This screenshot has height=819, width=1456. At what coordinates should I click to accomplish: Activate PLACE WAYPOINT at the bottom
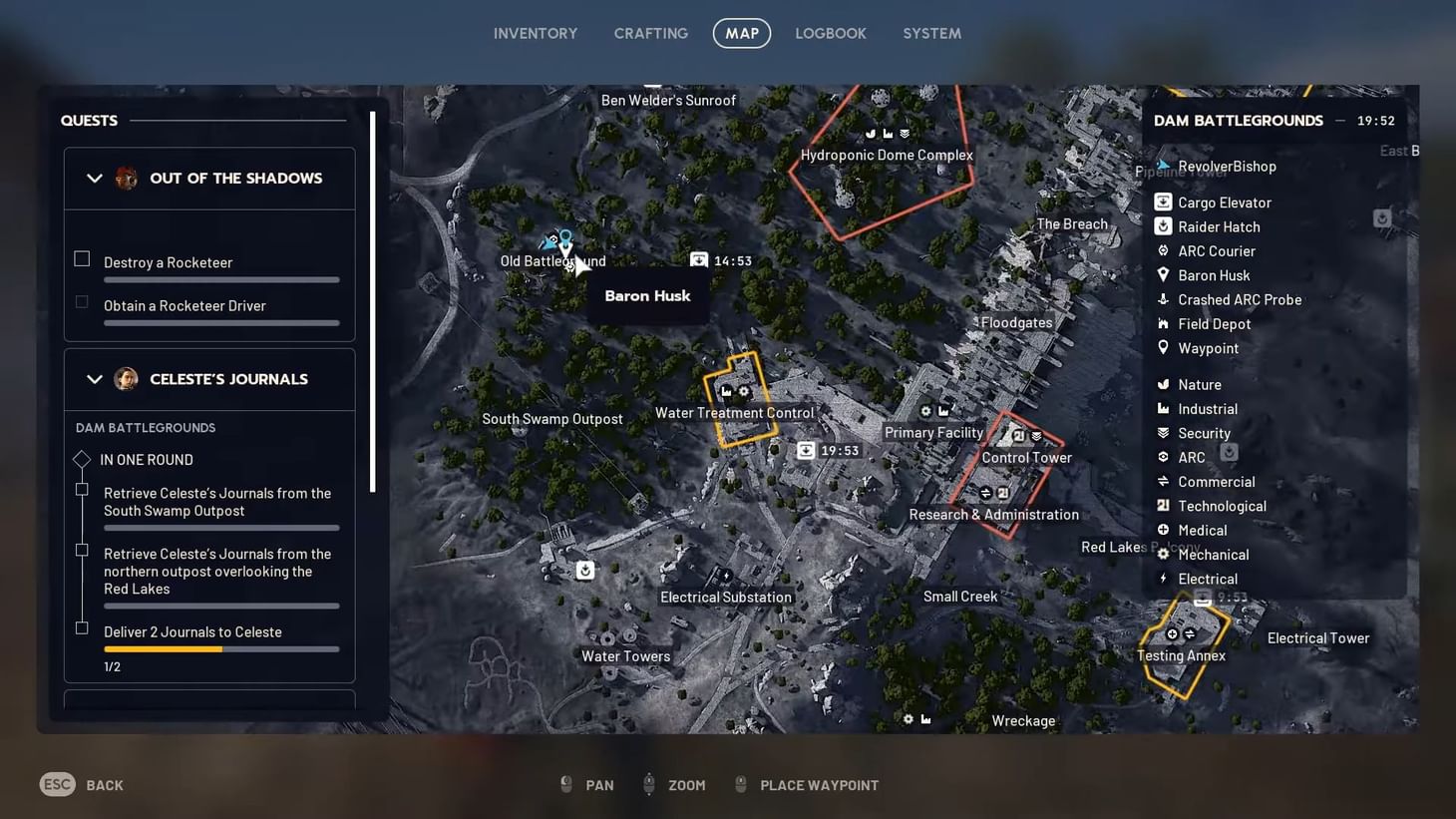818,785
